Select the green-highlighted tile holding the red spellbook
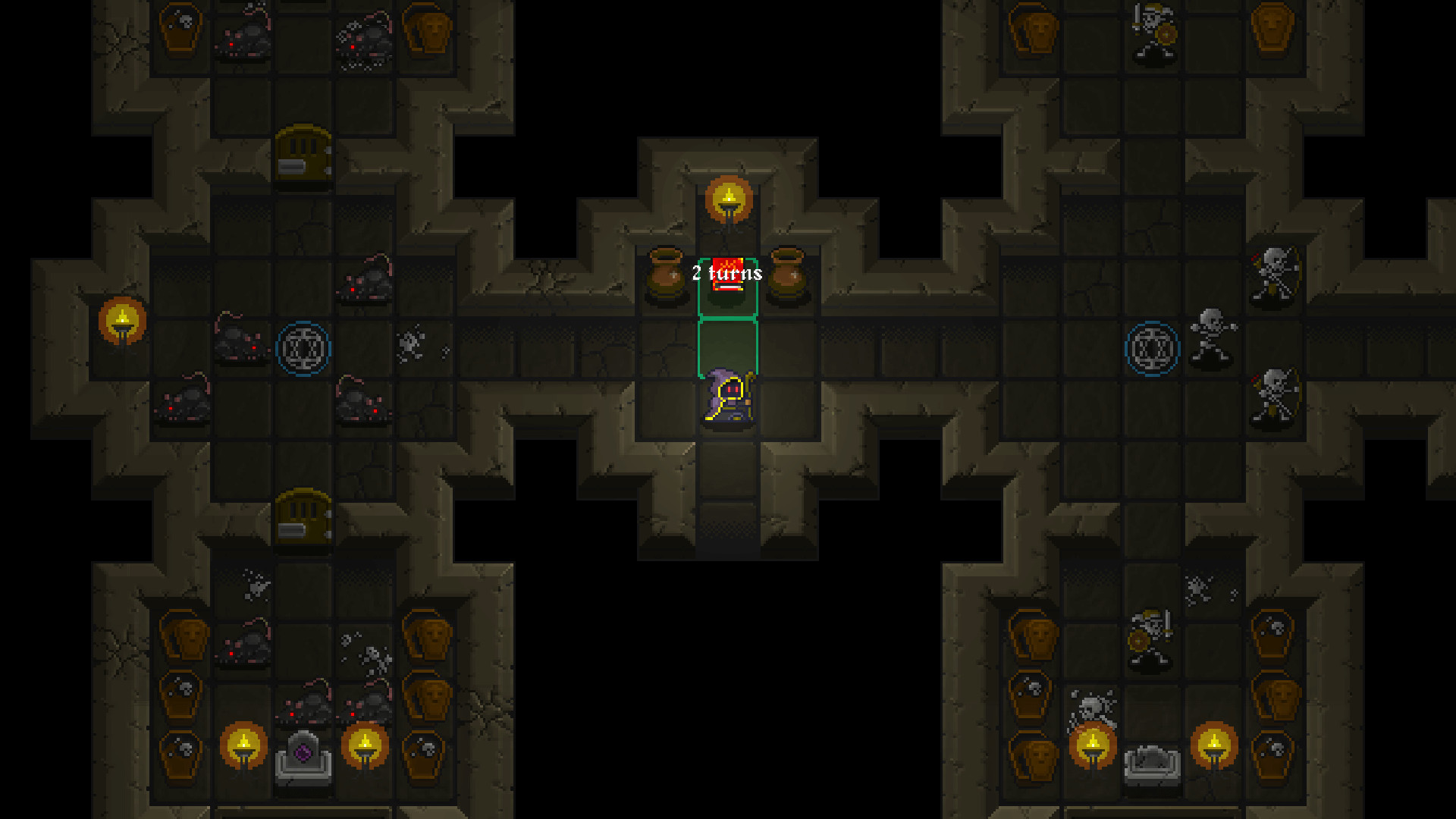 [727, 287]
